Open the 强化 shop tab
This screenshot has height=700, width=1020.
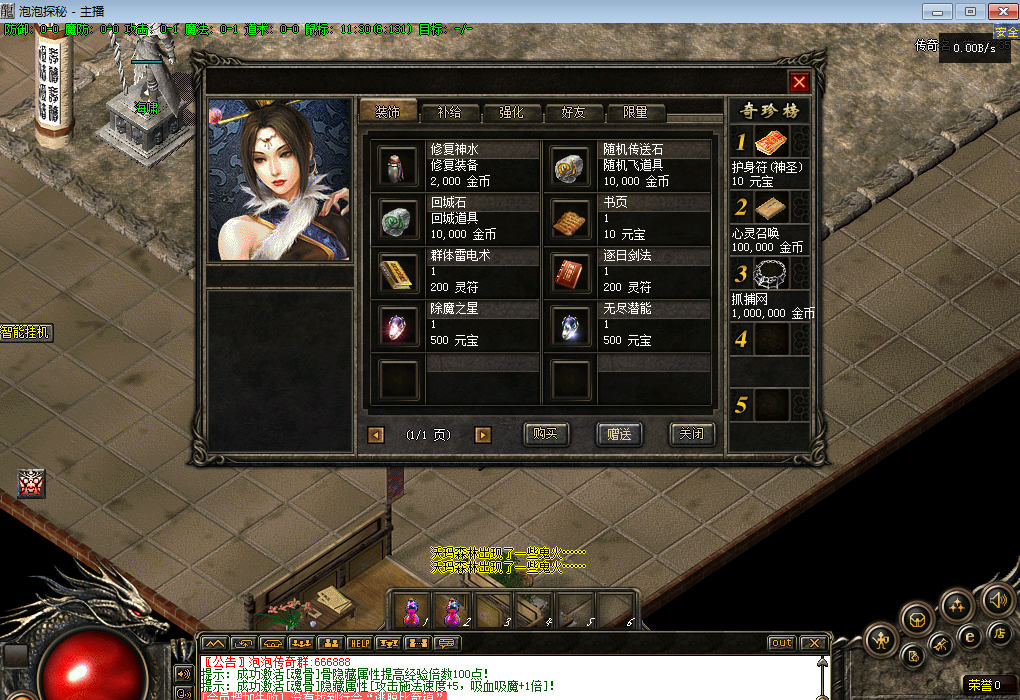(511, 113)
